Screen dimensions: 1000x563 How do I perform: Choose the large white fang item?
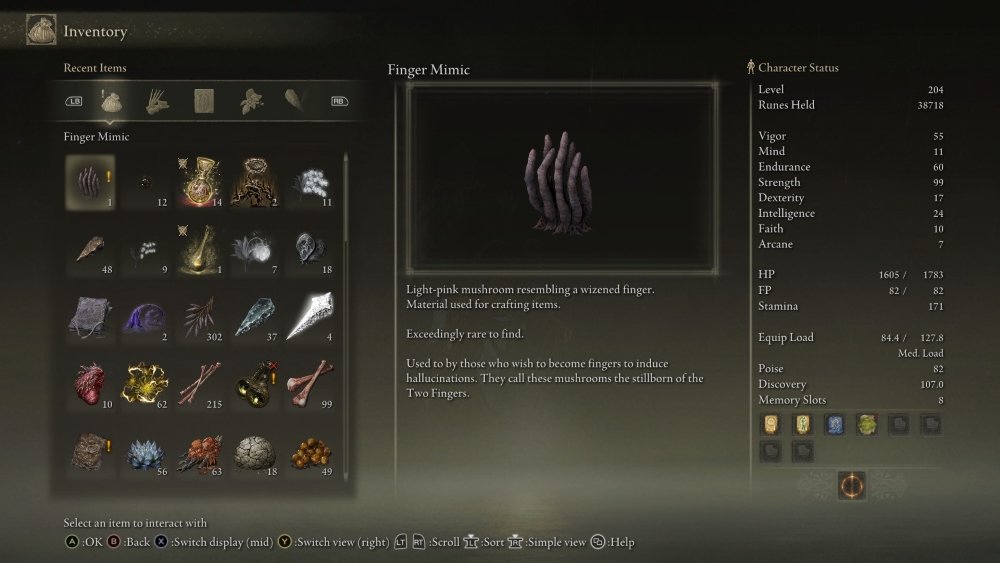click(309, 316)
